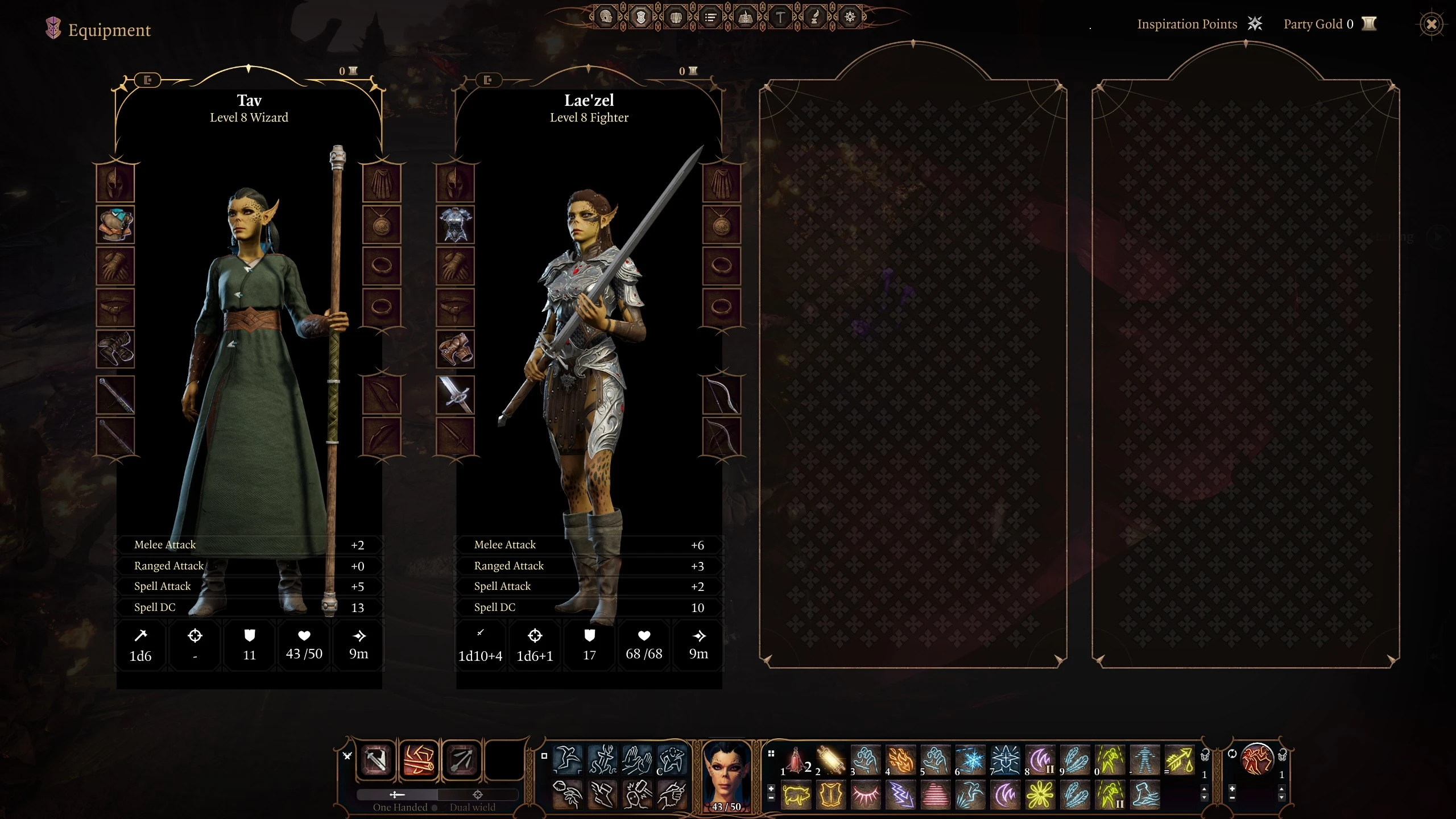Image resolution: width=1456 pixels, height=819 pixels.
Task: Use the glowing scroll in hotbar slot 2
Action: tap(831, 760)
